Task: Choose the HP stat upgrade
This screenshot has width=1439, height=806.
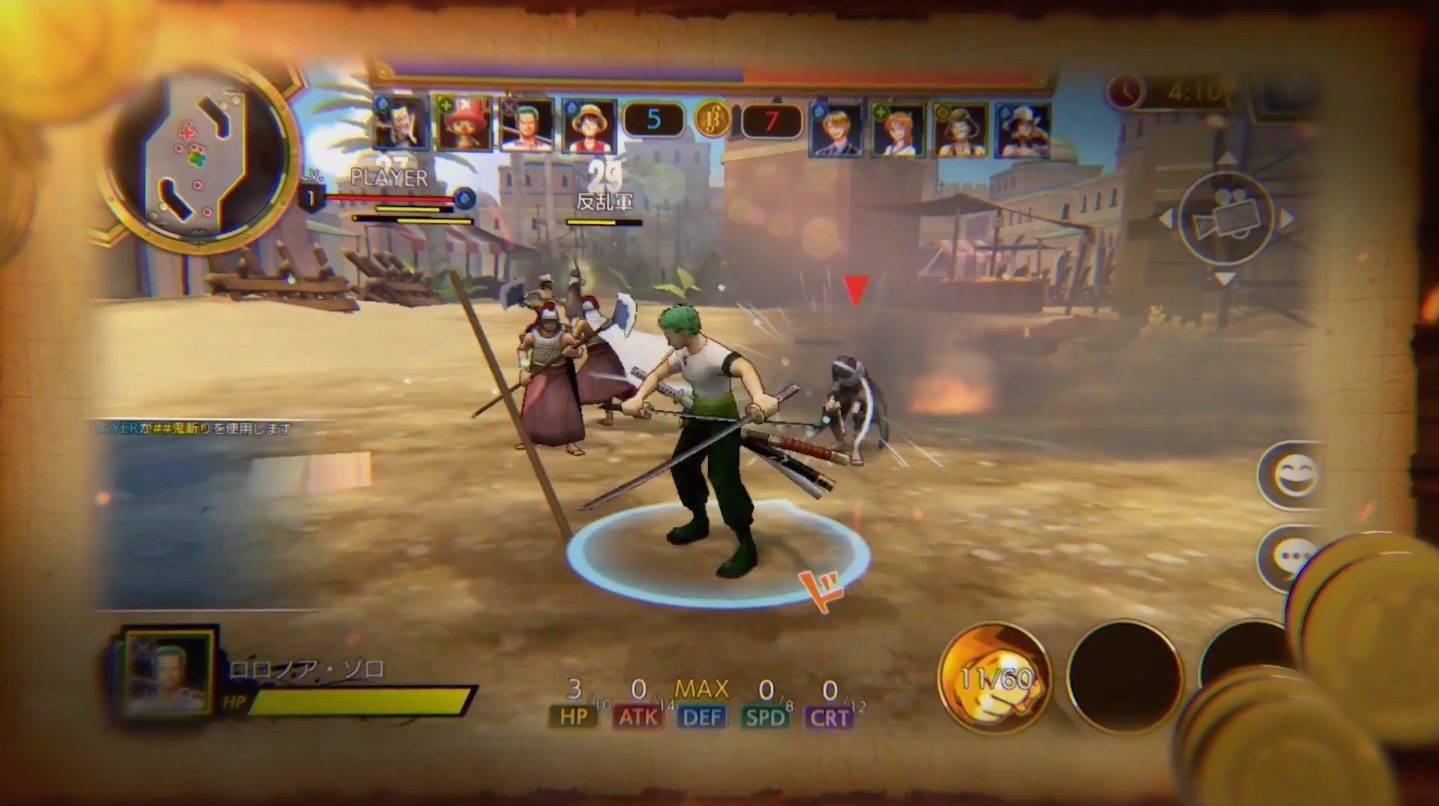Action: pos(574,716)
